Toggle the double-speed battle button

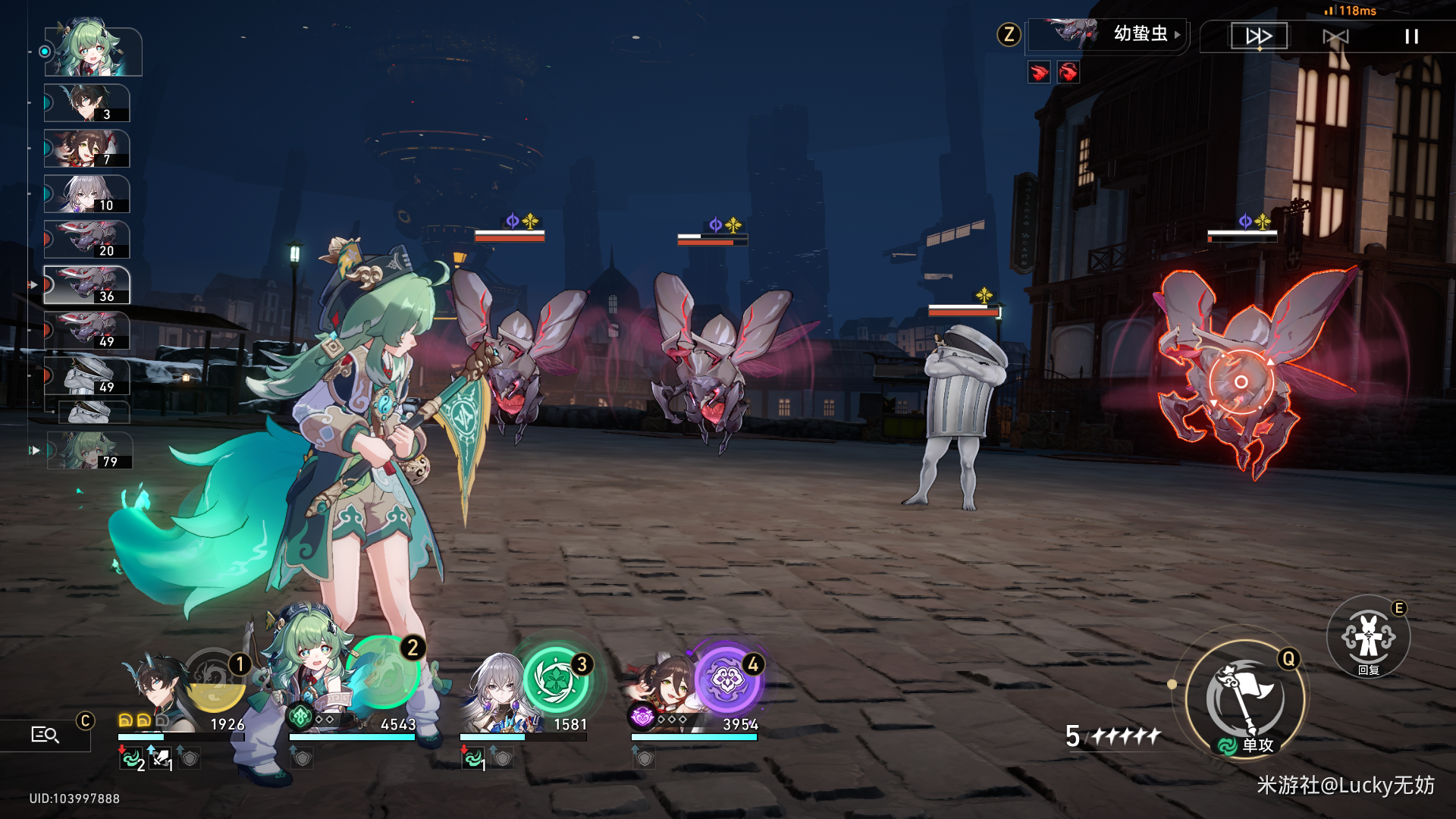[x=1259, y=36]
